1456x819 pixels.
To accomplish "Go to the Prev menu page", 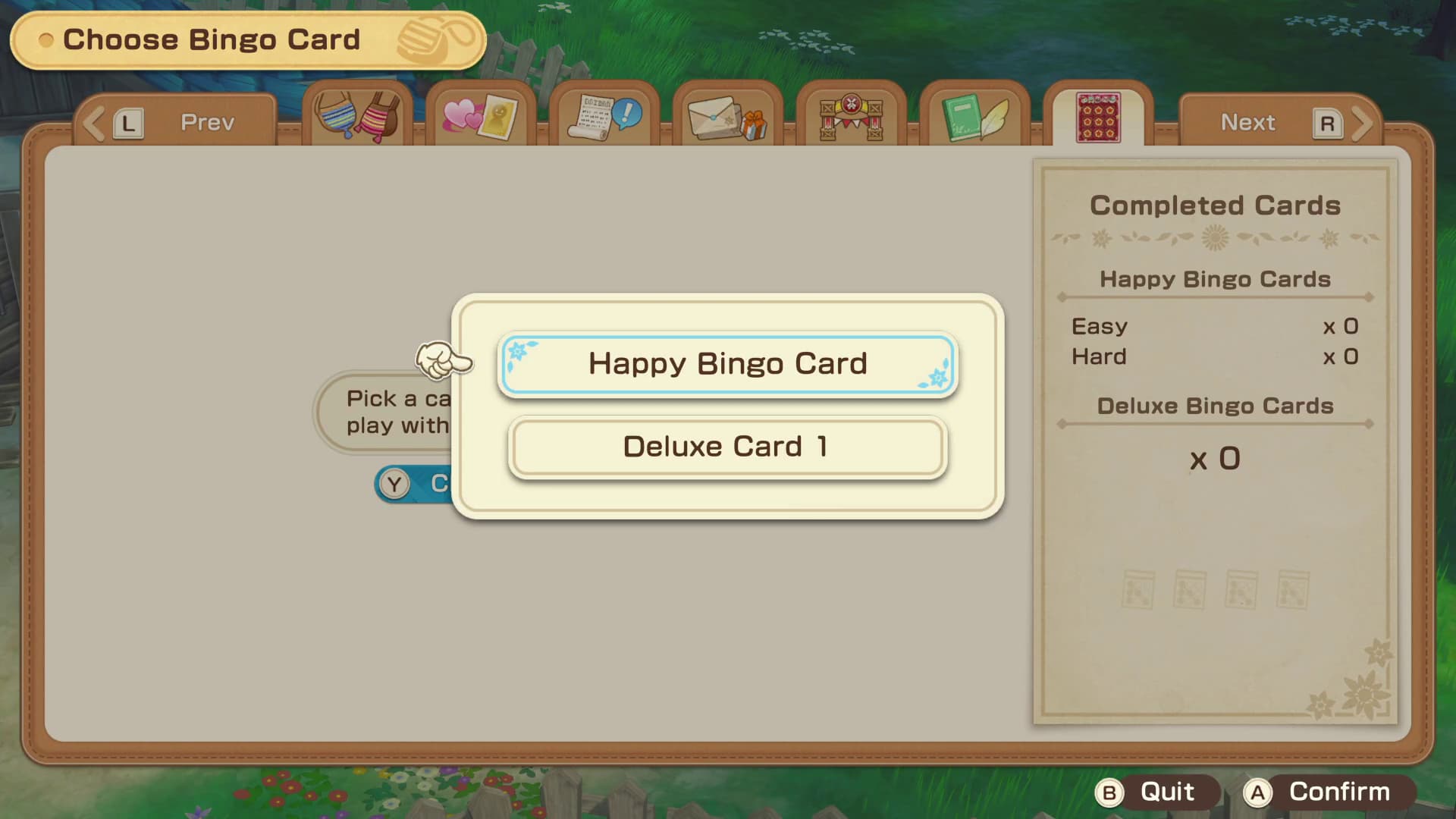I will click(x=175, y=122).
